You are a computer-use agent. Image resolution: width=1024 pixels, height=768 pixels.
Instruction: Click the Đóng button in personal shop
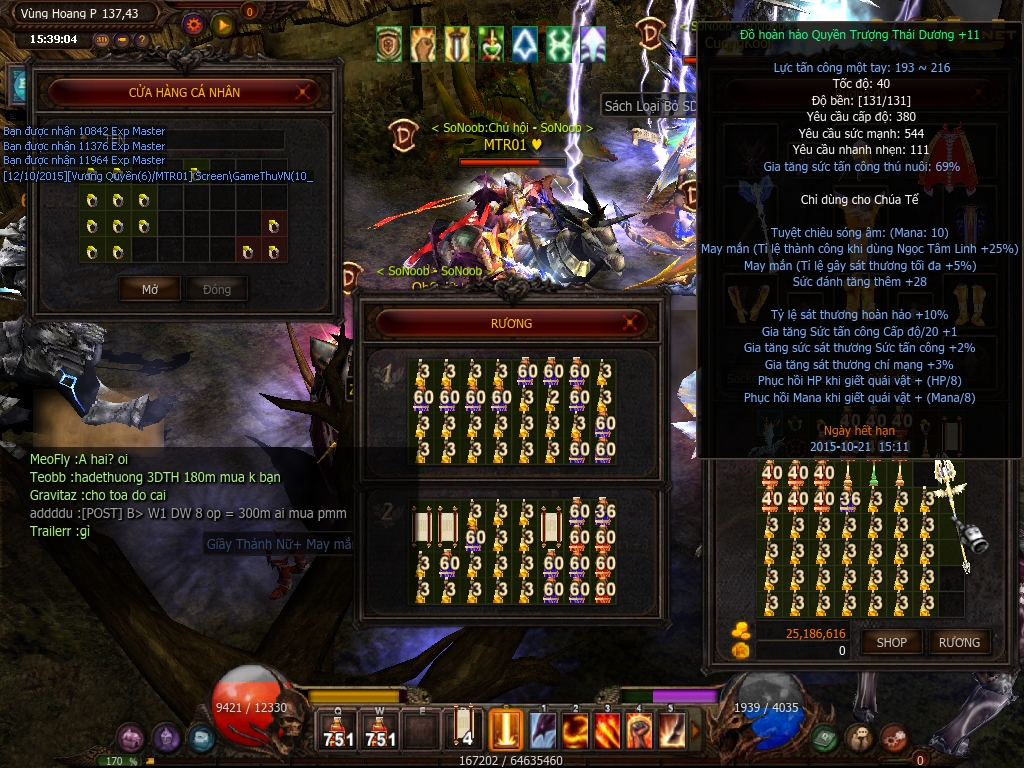(x=217, y=289)
